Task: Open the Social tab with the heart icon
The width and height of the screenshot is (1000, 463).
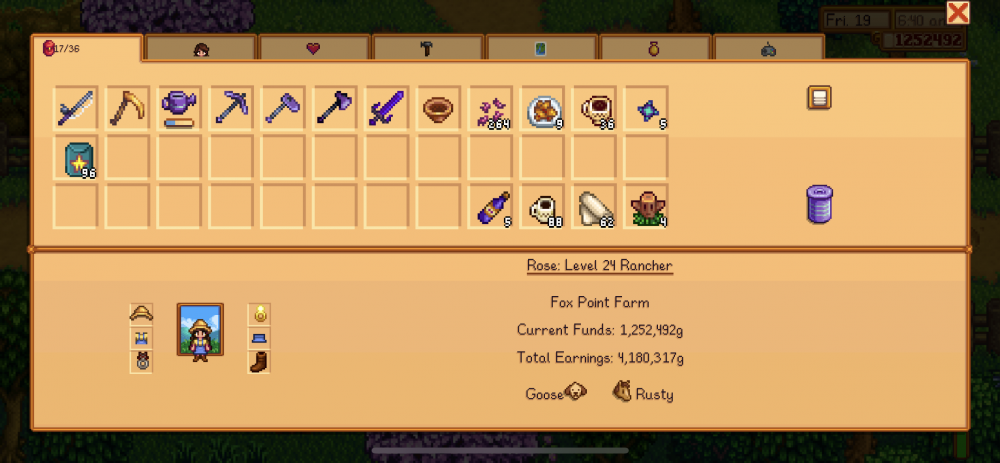Action: (x=314, y=47)
